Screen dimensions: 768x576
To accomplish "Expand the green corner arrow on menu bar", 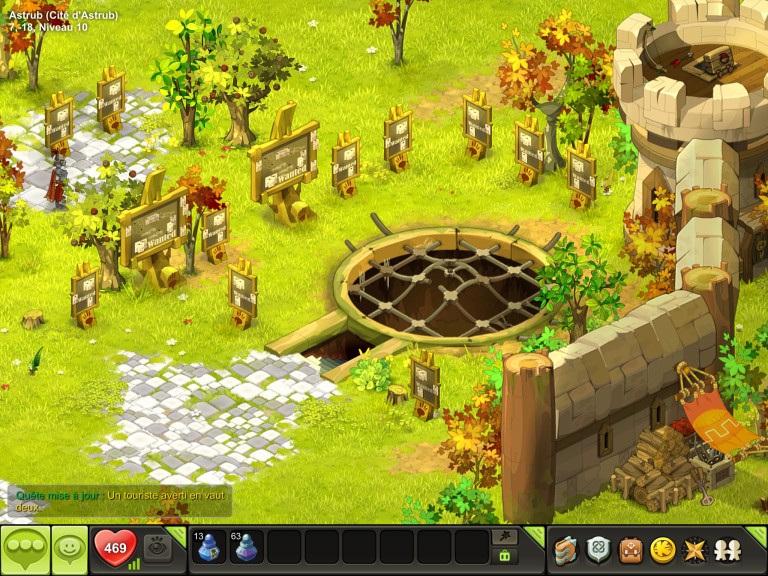I will tap(757, 533).
